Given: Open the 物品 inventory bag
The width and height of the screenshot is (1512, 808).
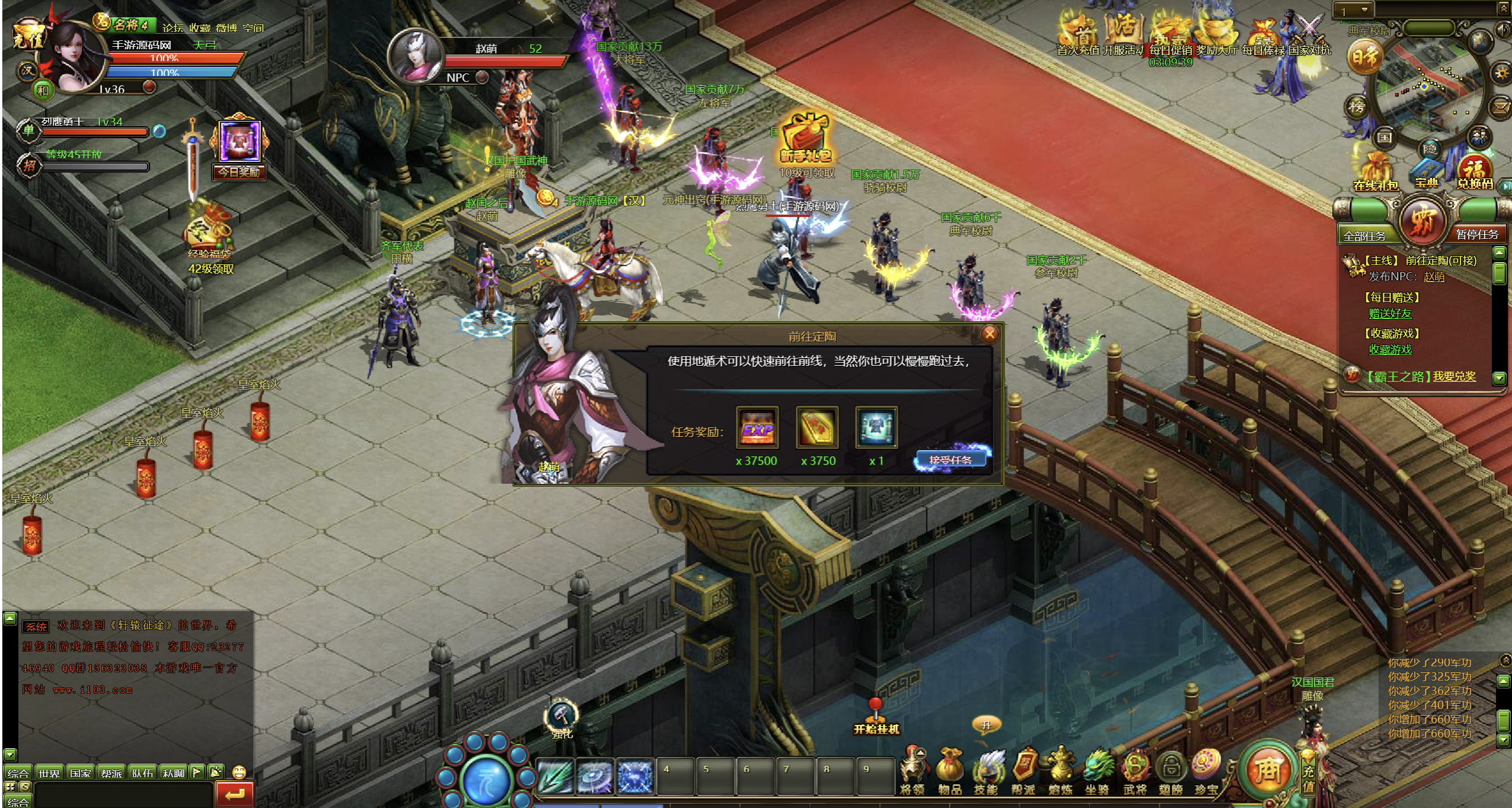Looking at the screenshot, I should coord(950,771).
